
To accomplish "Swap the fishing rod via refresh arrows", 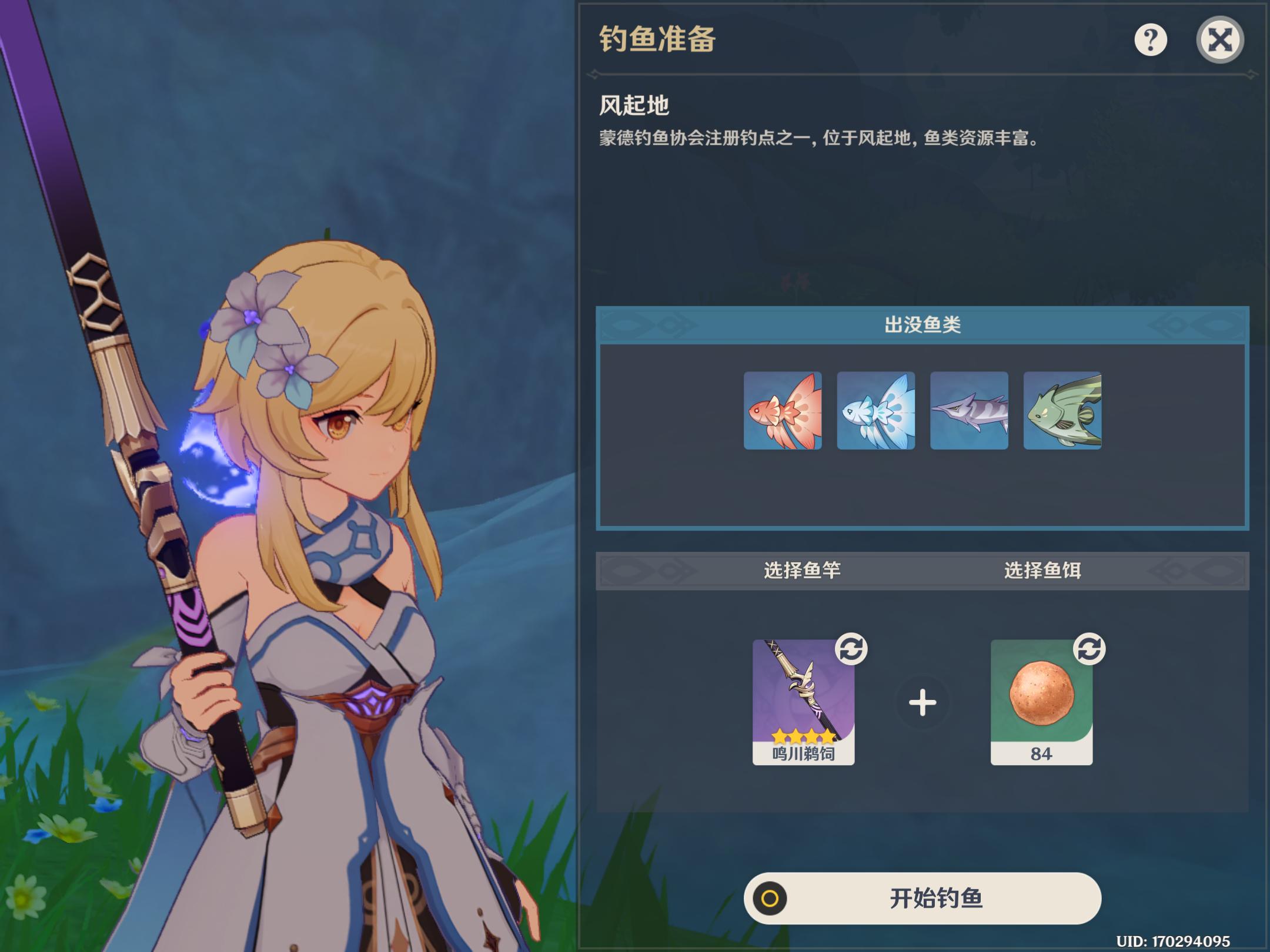I will click(851, 649).
